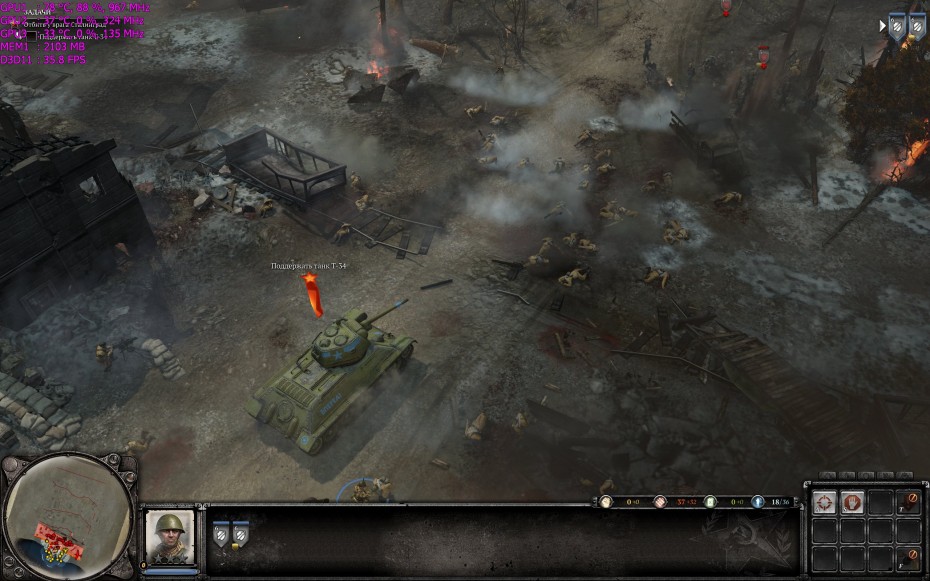Screen dimensions: 930x581
Task: Activate the red hand stop command
Action: 852,503
